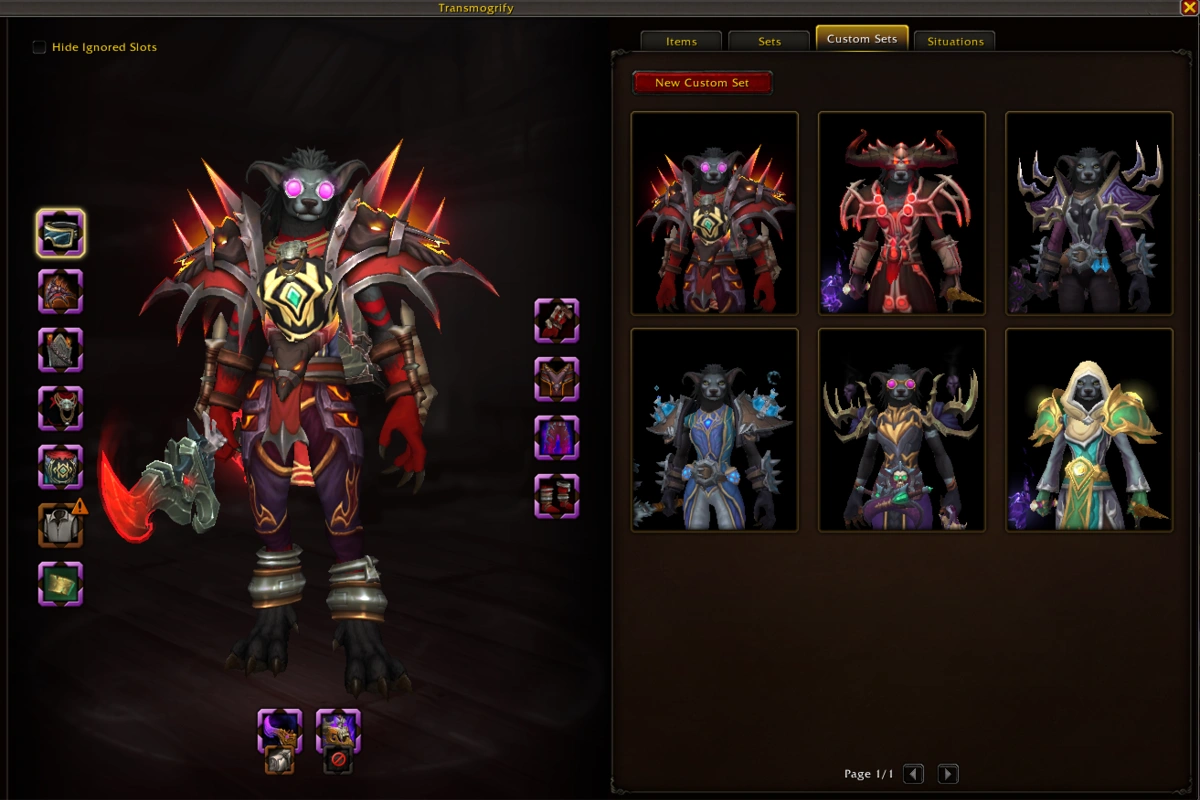
Task: Select the purple scythe main-hand weapon slot
Action: pyautogui.click(x=280, y=730)
